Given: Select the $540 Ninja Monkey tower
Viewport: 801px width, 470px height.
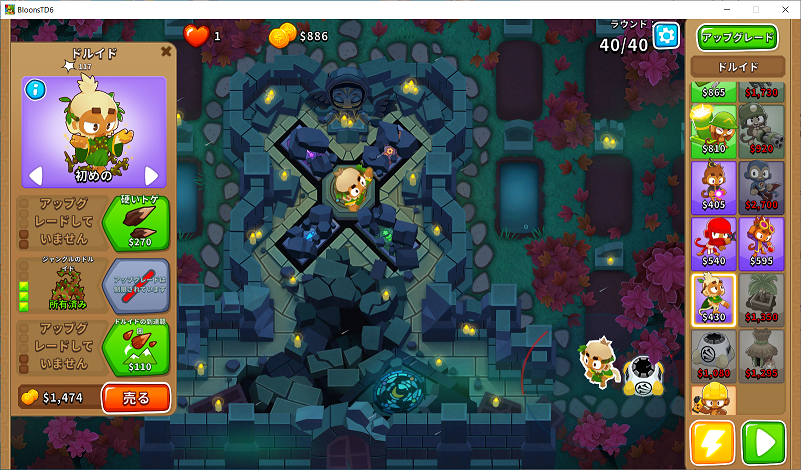Looking at the screenshot, I should click(714, 241).
